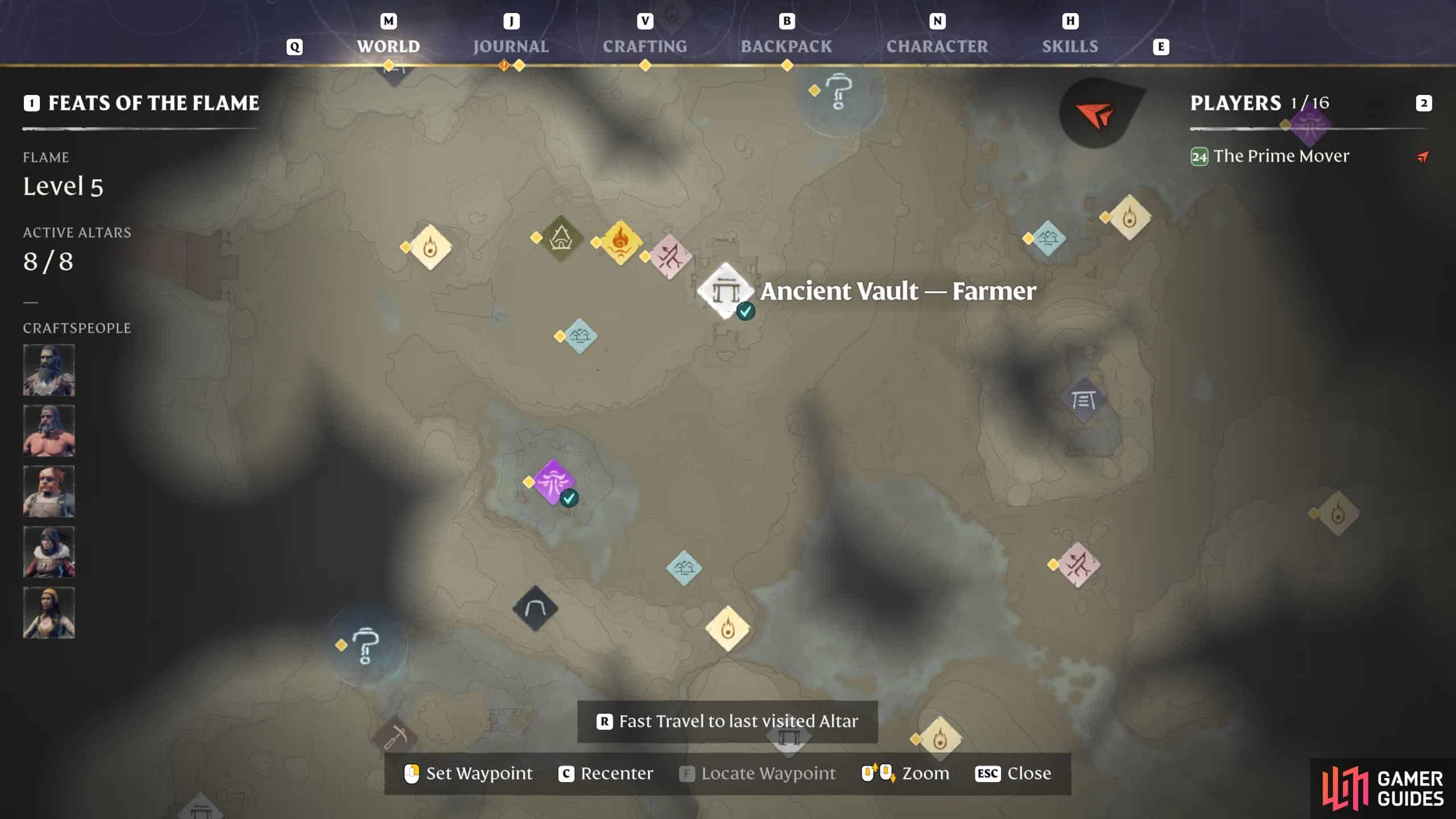The height and width of the screenshot is (819, 1456).
Task: Open the Backpack tab
Action: 787,46
